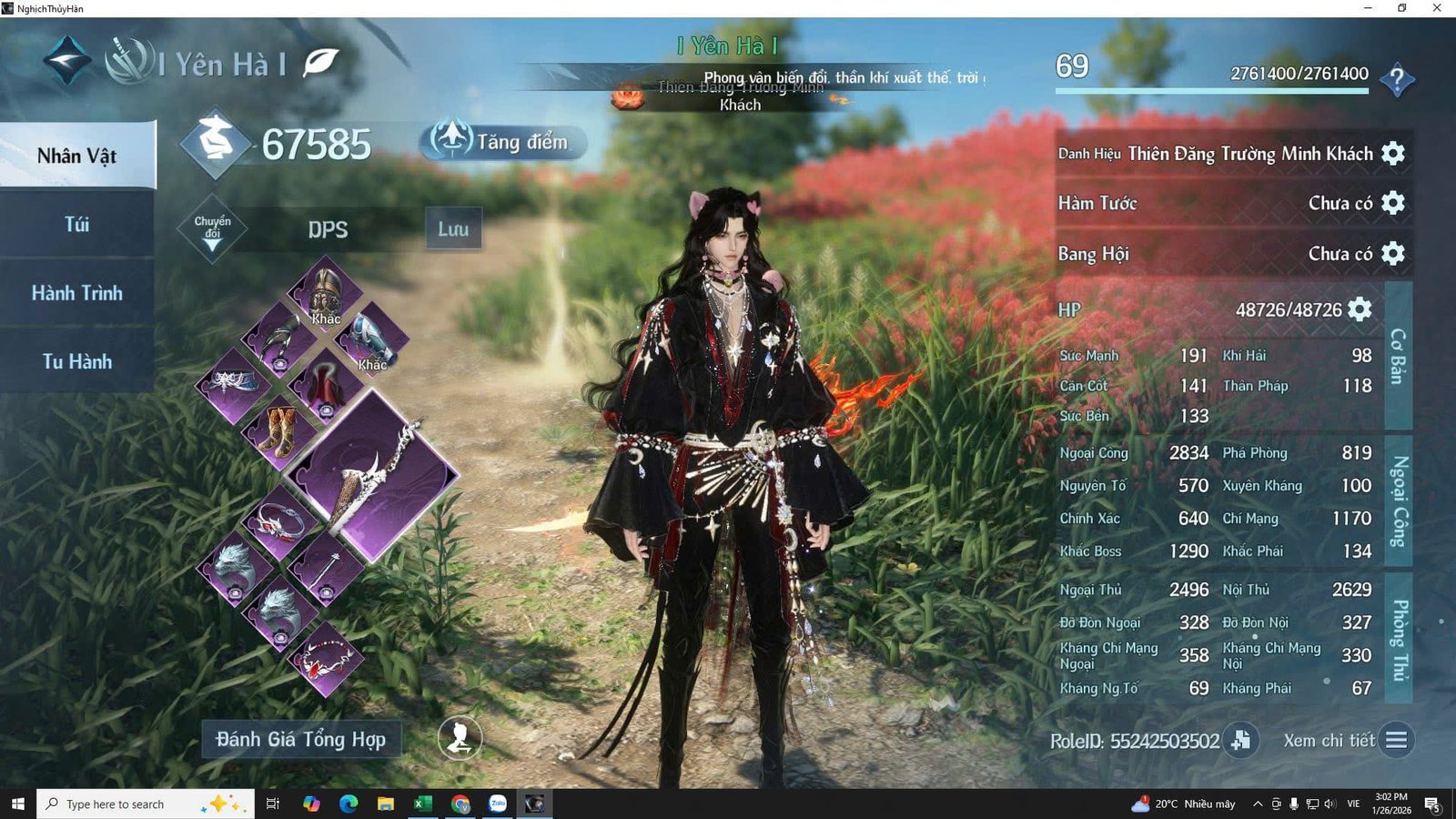The width and height of the screenshot is (1456, 819).
Task: Open the Tu Hành tab
Action: pos(77,361)
